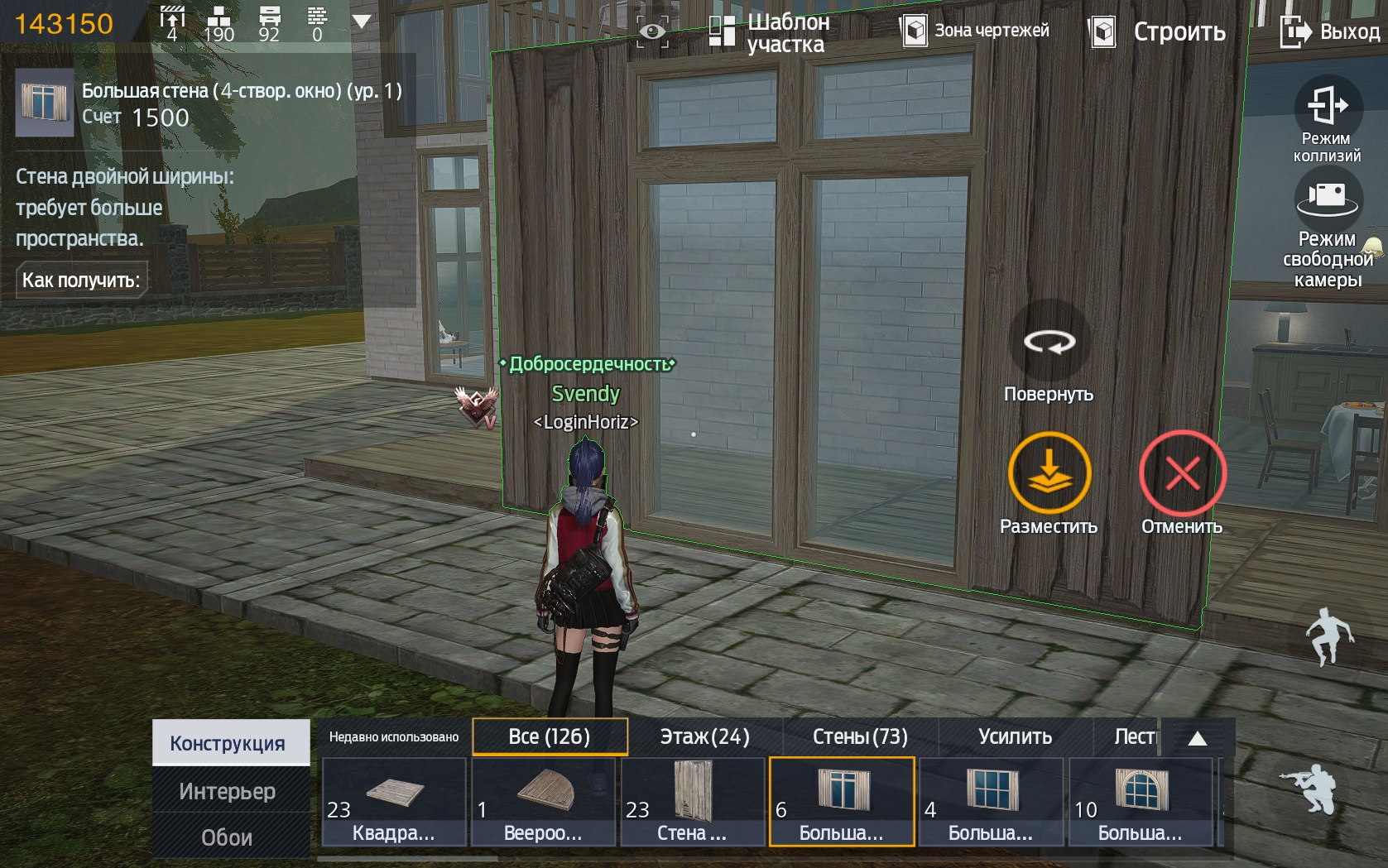Viewport: 1388px width, 868px height.
Task: Click the Как получить button
Action: (x=80, y=281)
